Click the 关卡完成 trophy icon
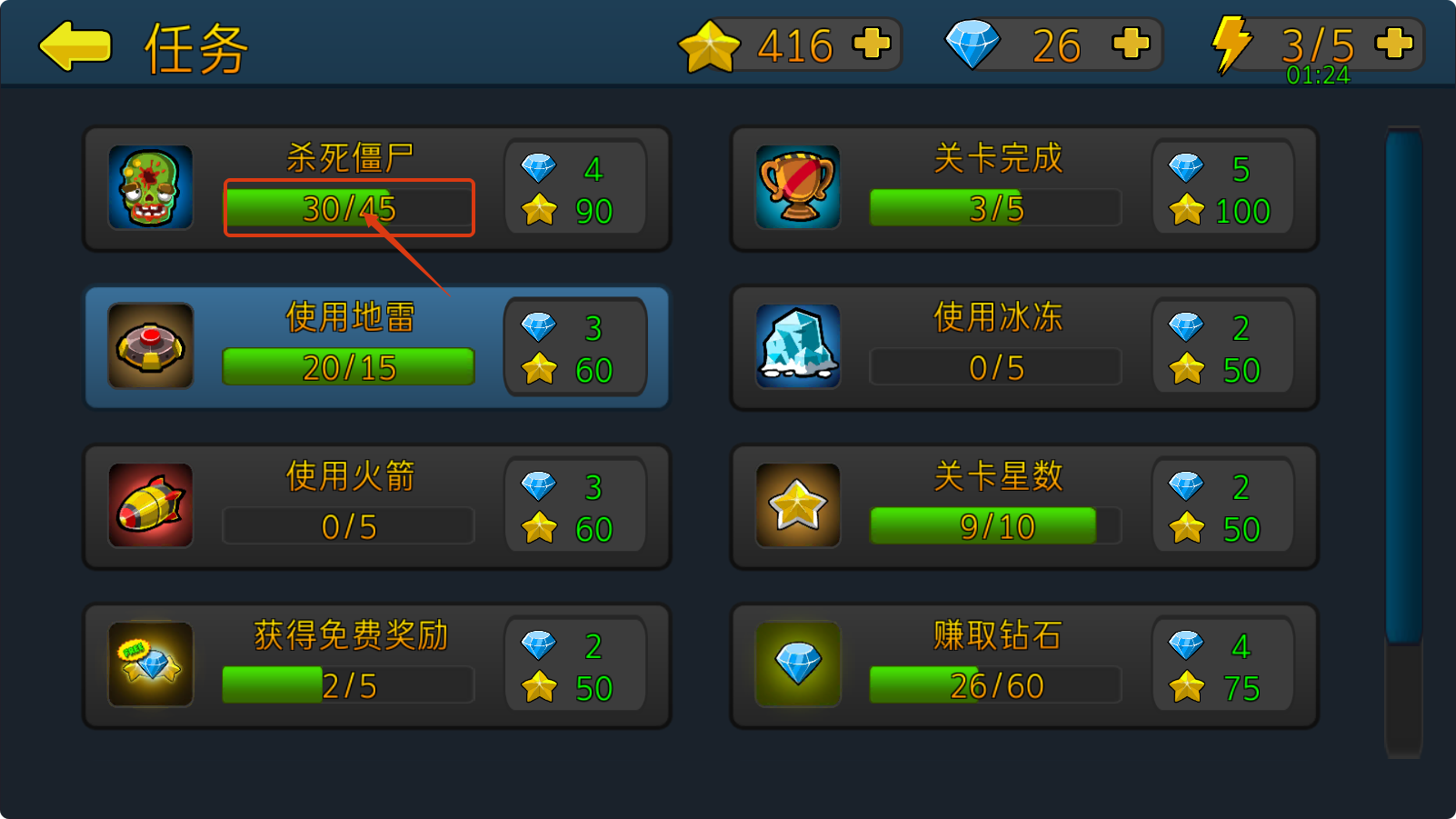The image size is (1456, 819). pos(797,188)
